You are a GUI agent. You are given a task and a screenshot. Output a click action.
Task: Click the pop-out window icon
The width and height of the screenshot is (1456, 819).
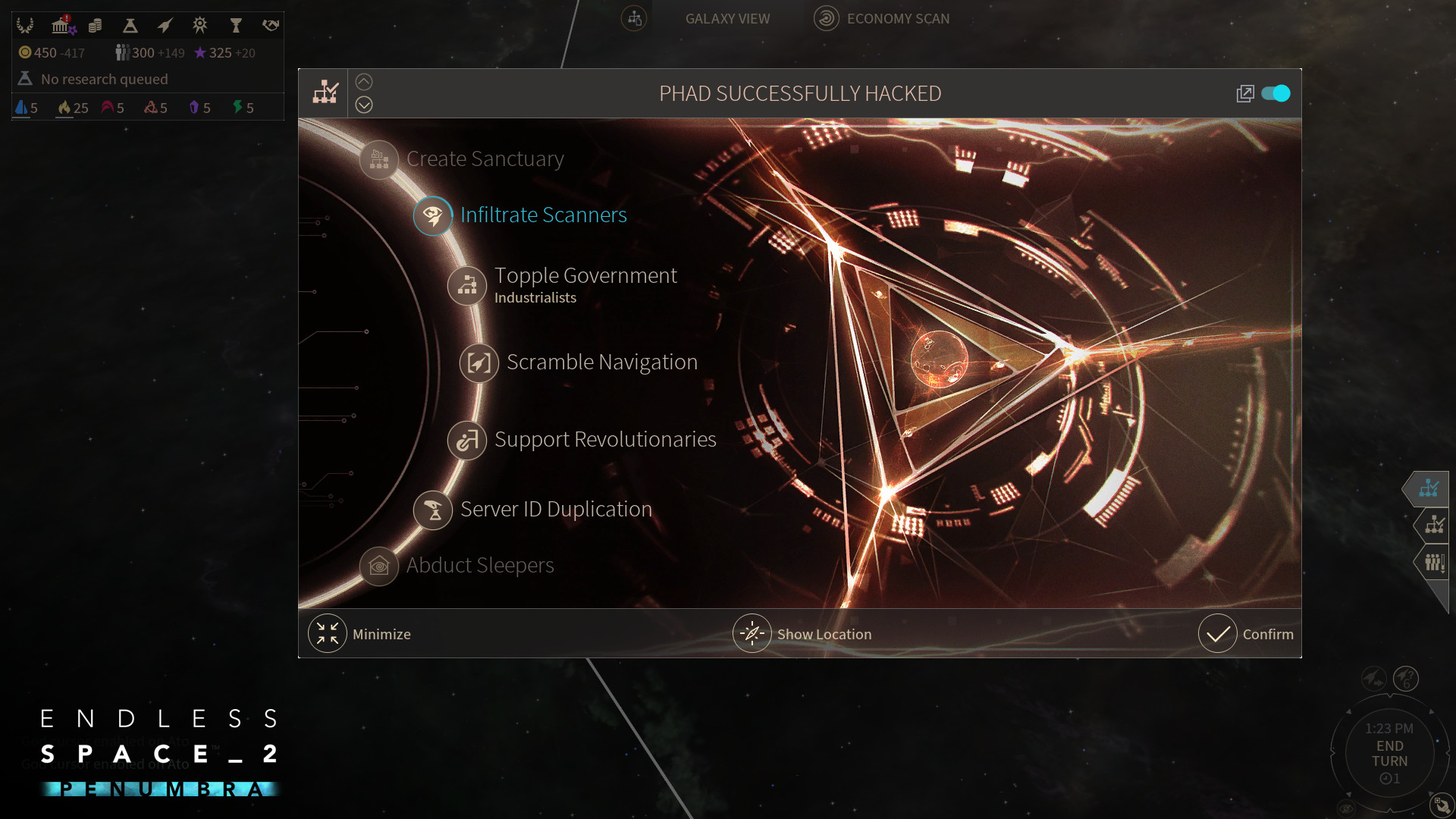1246,93
